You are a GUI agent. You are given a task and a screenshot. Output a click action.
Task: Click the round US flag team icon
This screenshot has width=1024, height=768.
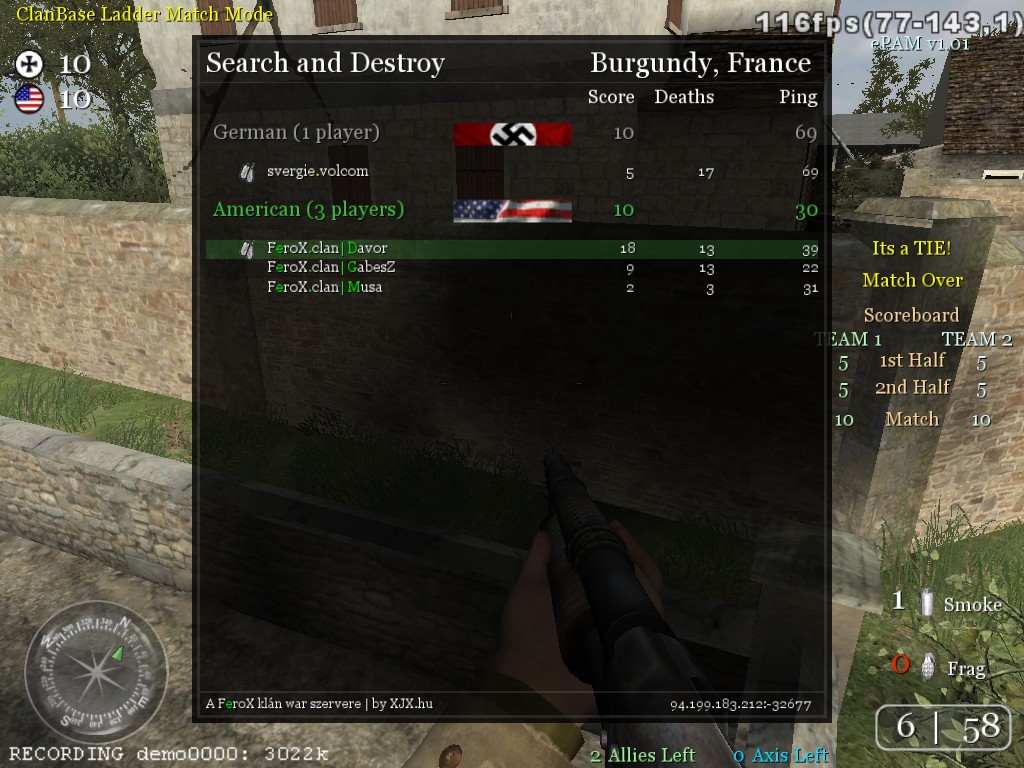point(29,99)
